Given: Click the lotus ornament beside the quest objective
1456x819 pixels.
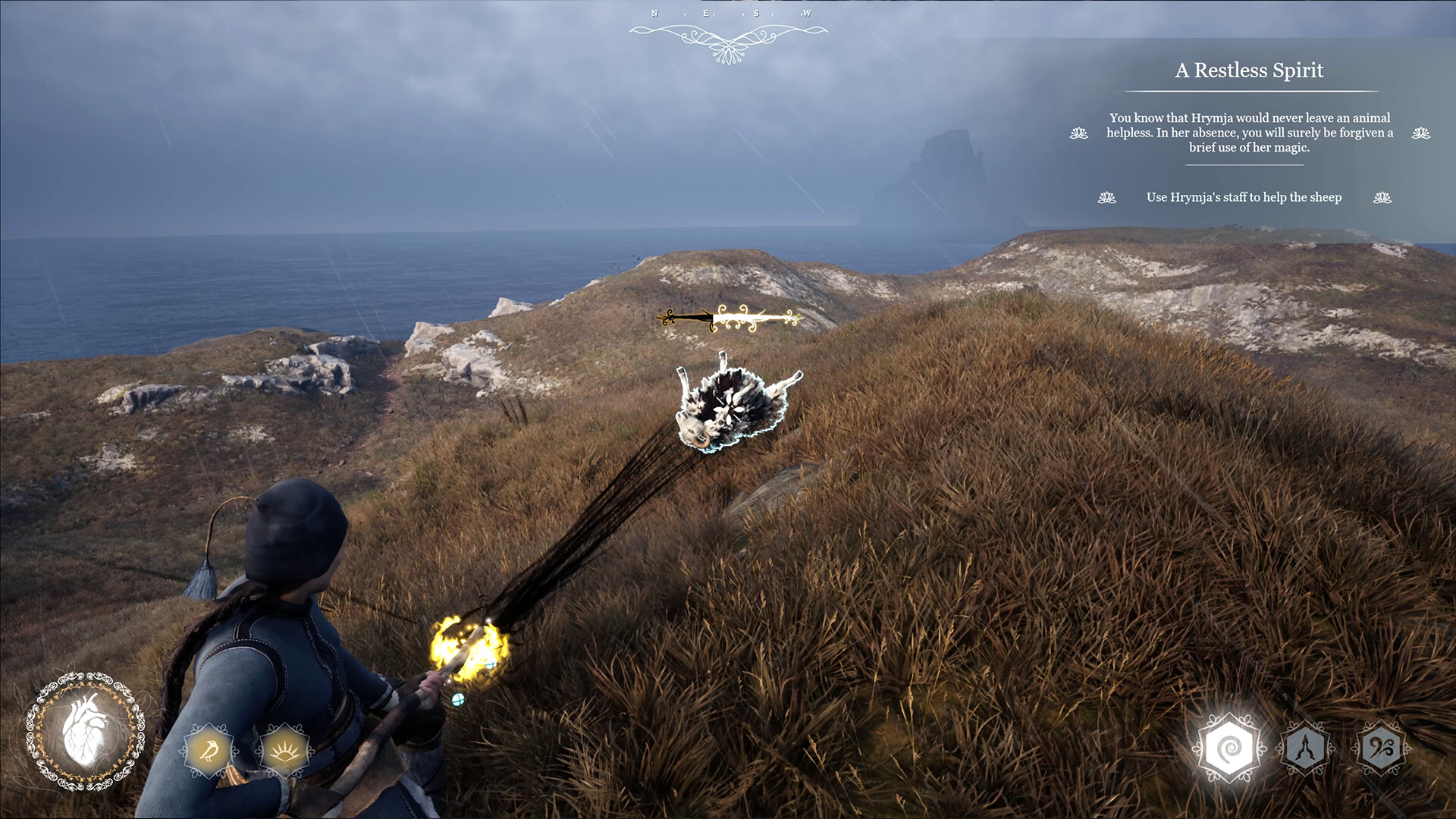Looking at the screenshot, I should tap(1106, 197).
